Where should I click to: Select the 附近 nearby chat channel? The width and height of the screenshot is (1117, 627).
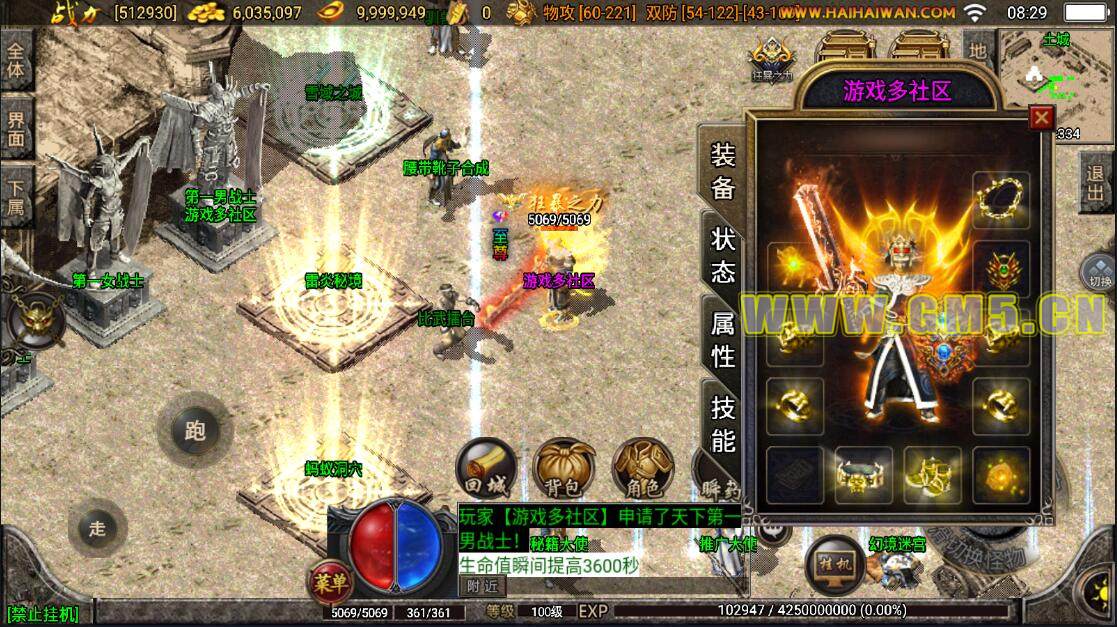481,586
